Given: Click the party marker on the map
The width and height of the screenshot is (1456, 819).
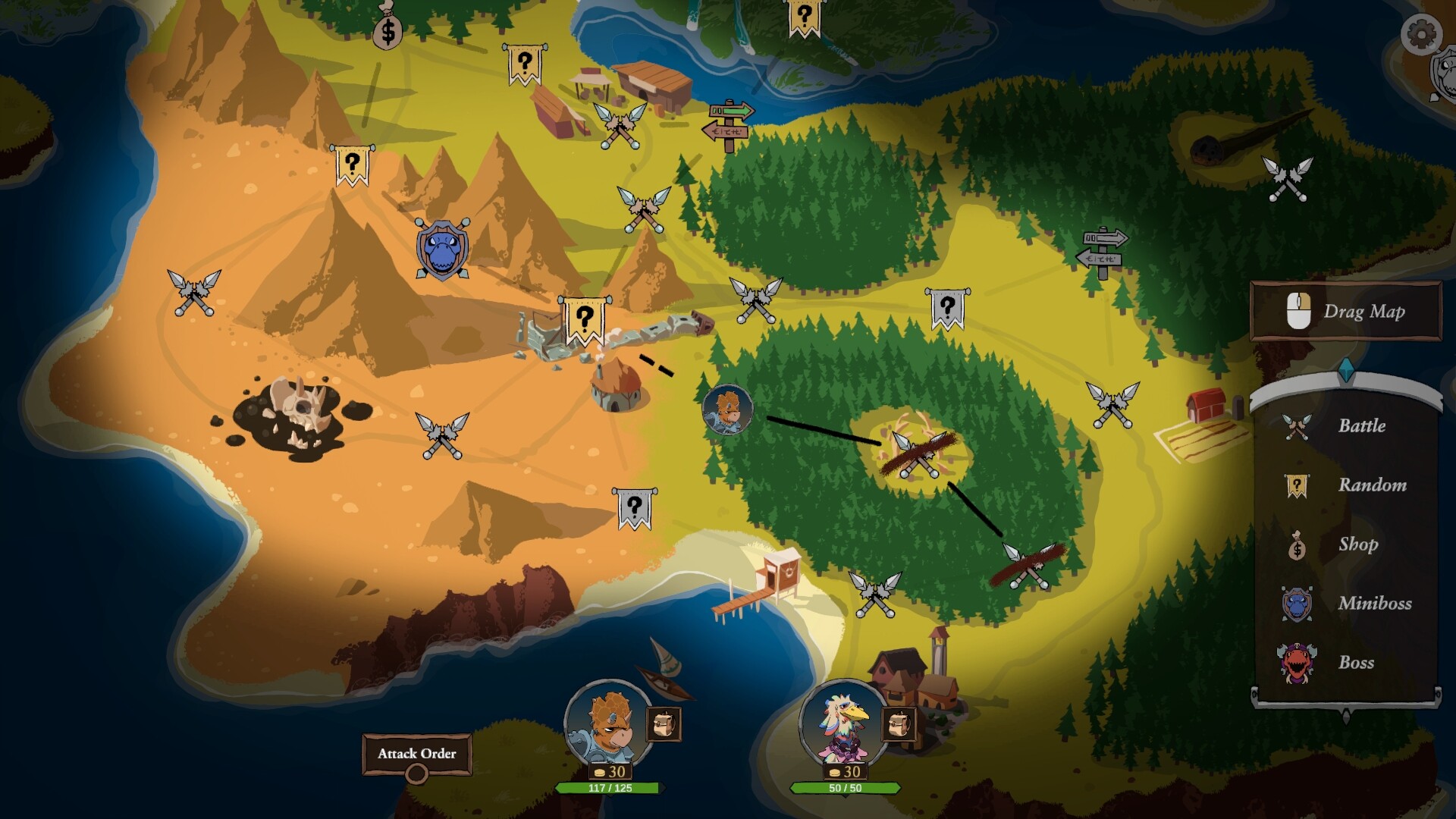Looking at the screenshot, I should (x=727, y=410).
